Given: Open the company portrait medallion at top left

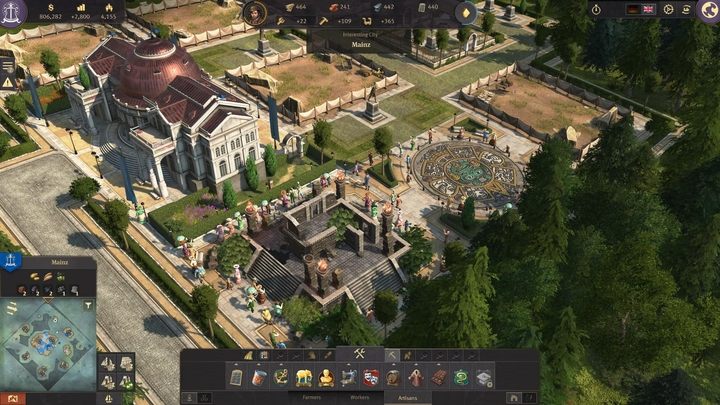Looking at the screenshot, I should [15, 14].
